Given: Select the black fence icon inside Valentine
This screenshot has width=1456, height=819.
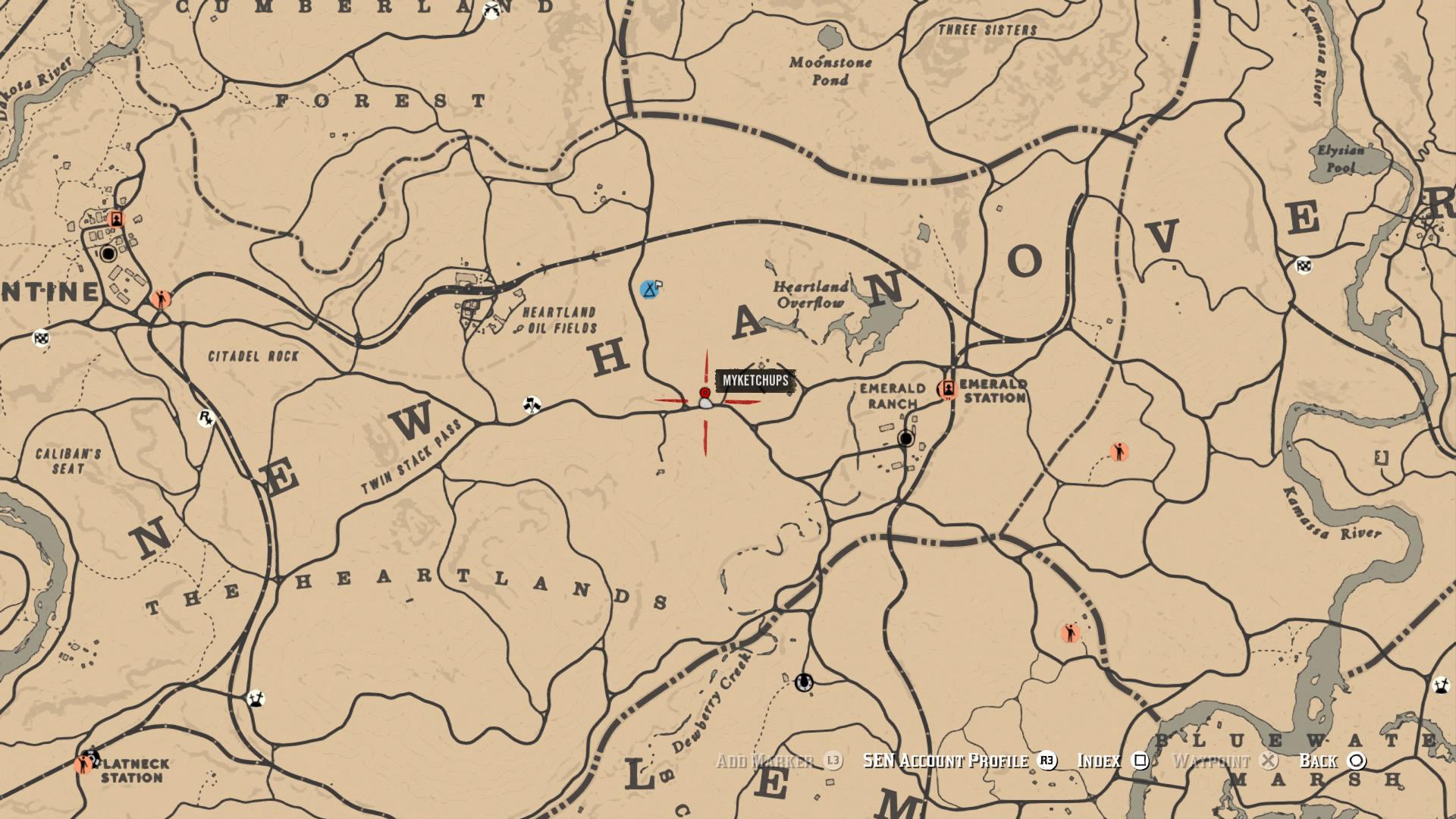Looking at the screenshot, I should [x=107, y=253].
